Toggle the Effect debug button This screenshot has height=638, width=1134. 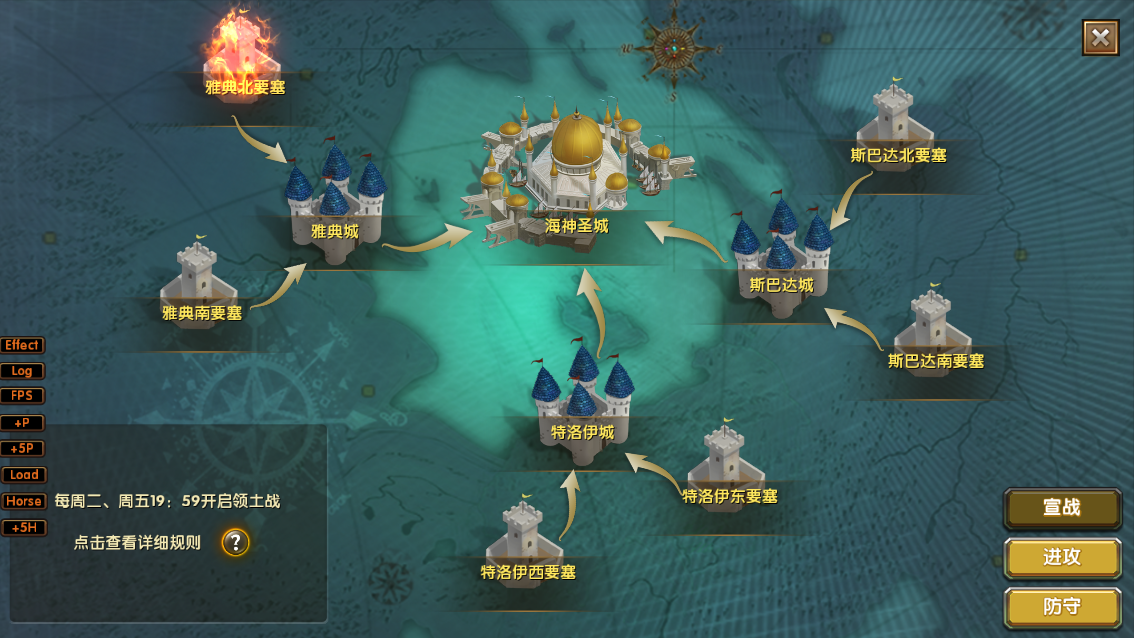click(x=22, y=345)
